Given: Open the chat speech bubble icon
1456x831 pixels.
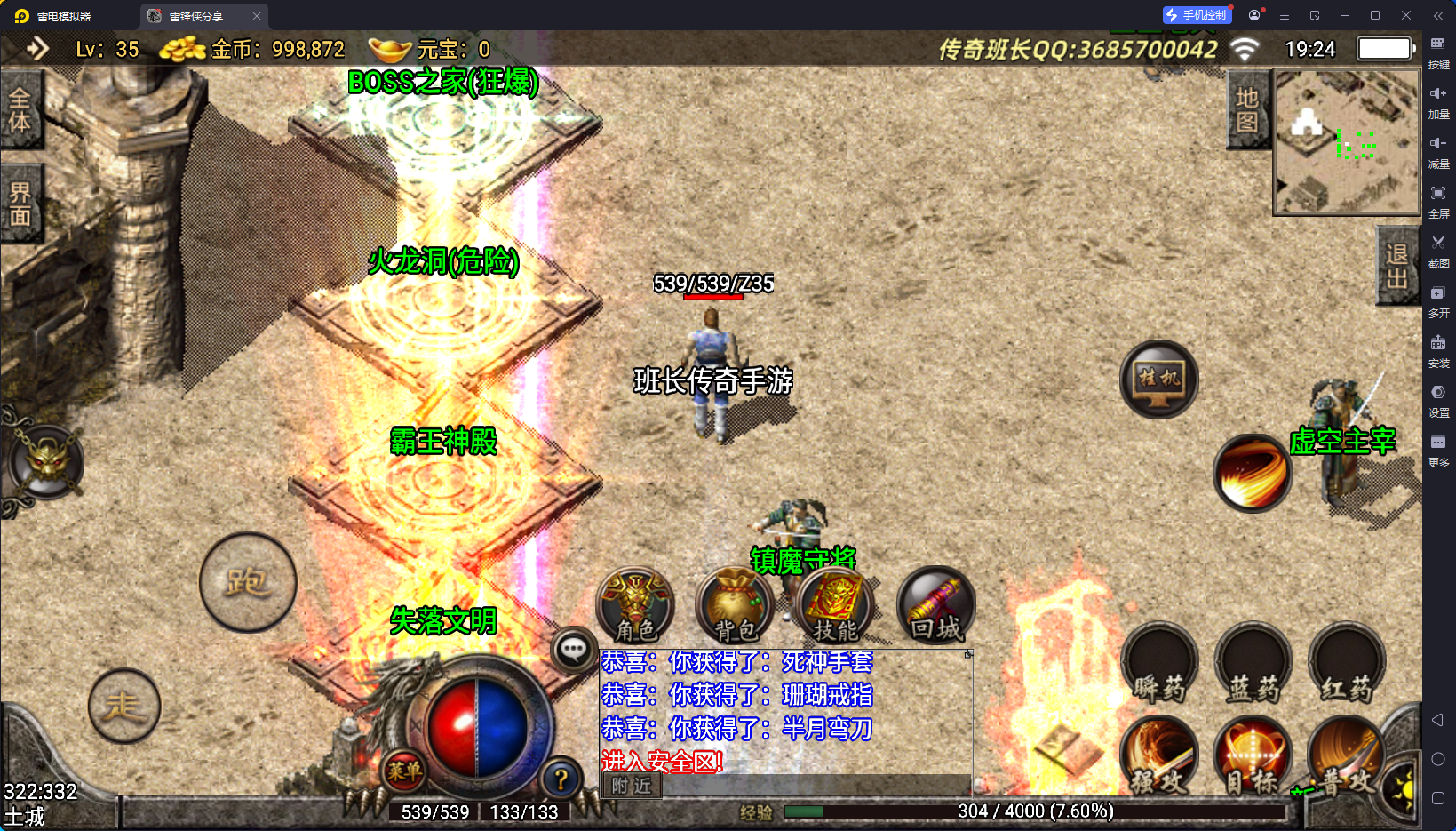Looking at the screenshot, I should click(x=573, y=651).
